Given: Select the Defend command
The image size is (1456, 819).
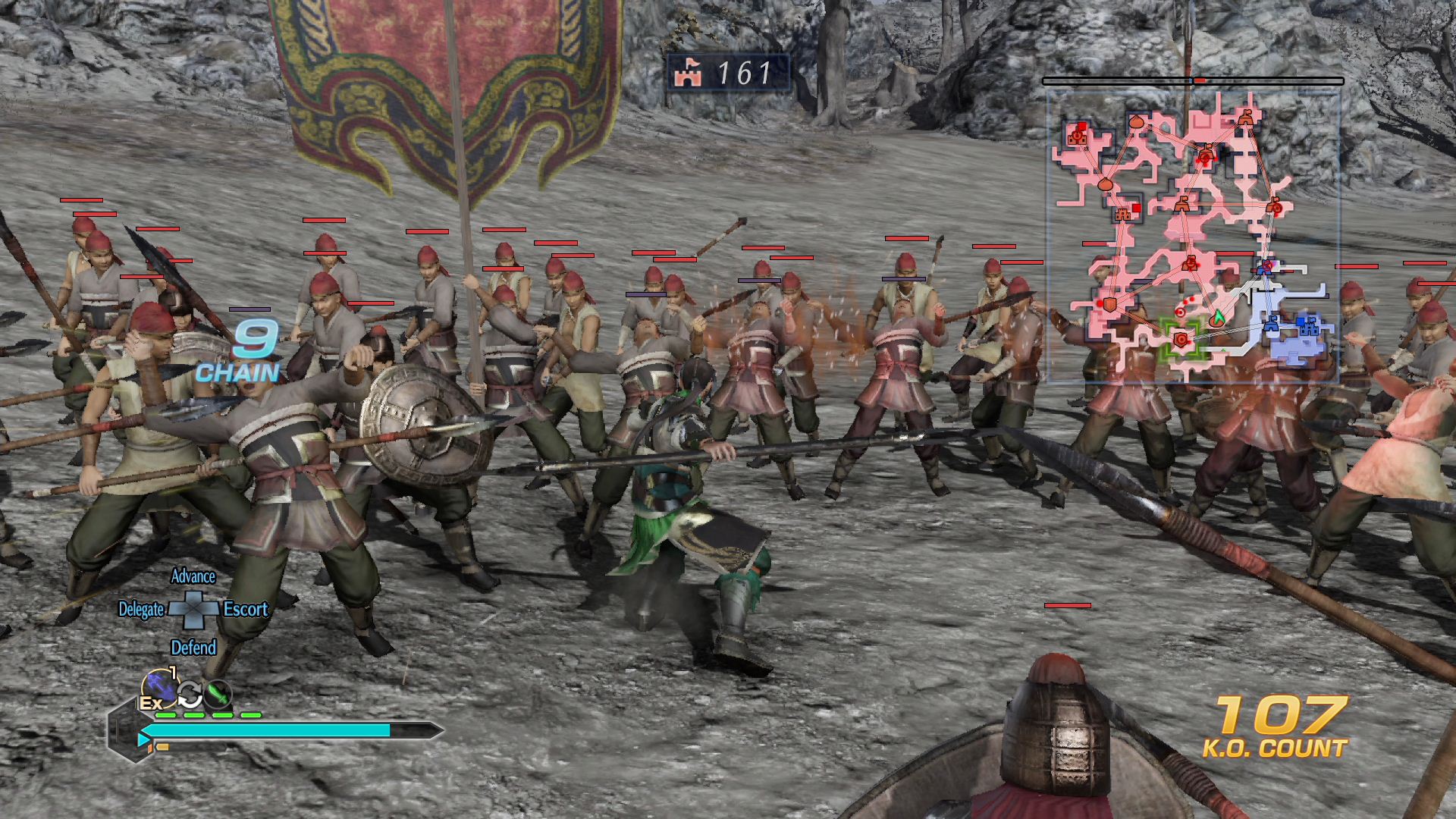Looking at the screenshot, I should click(x=193, y=648).
